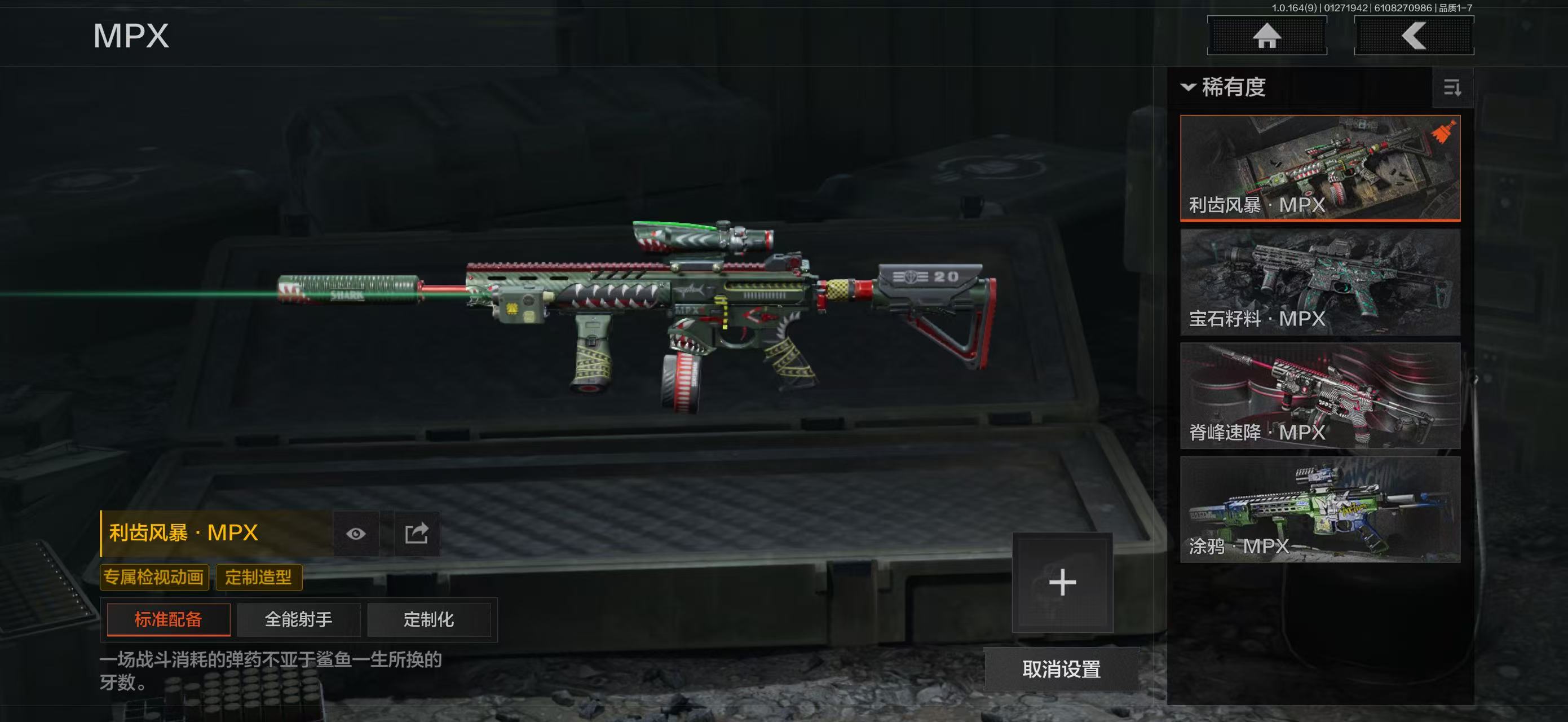This screenshot has width=1568, height=722.
Task: Switch to the 全能射手 tab
Action: click(298, 620)
